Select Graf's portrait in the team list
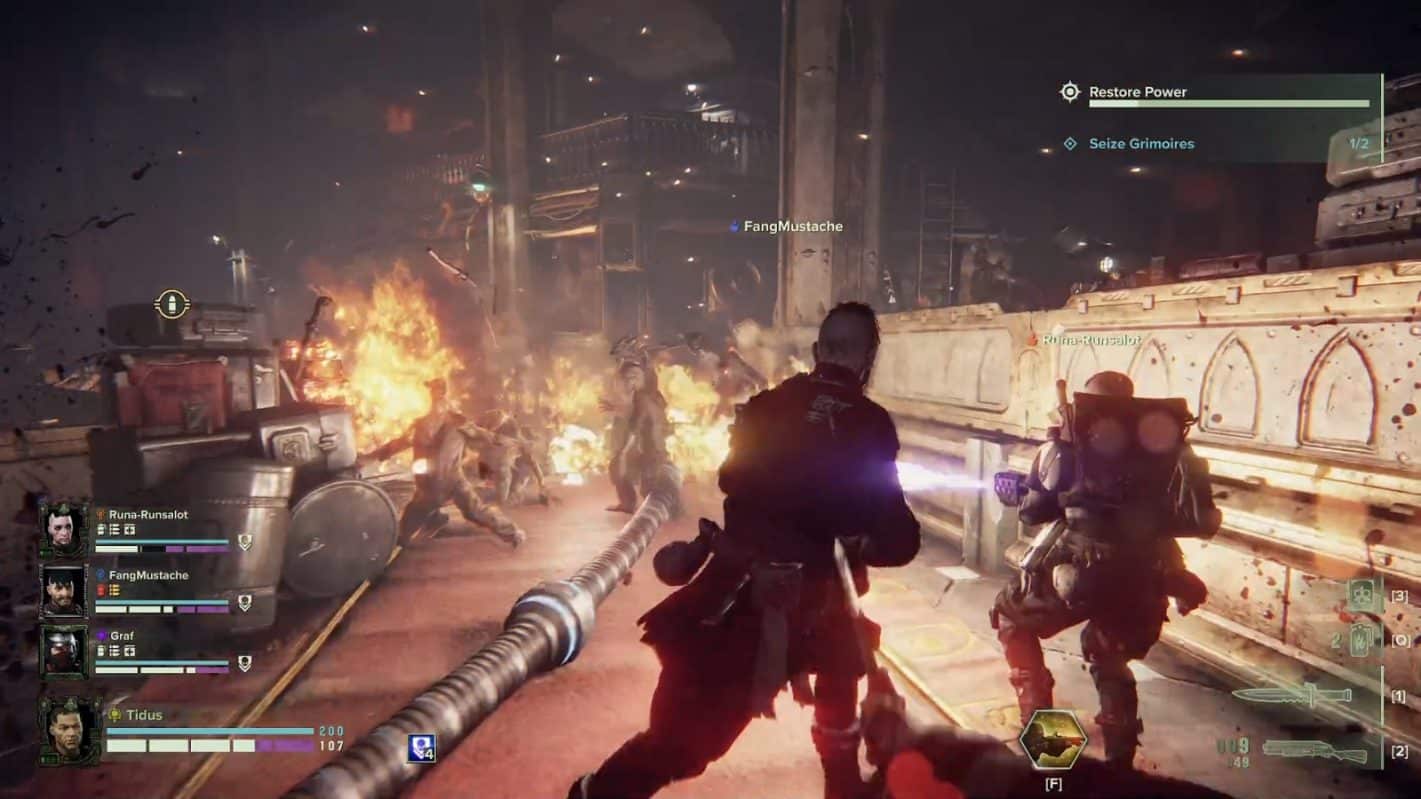This screenshot has height=799, width=1421. coord(65,650)
